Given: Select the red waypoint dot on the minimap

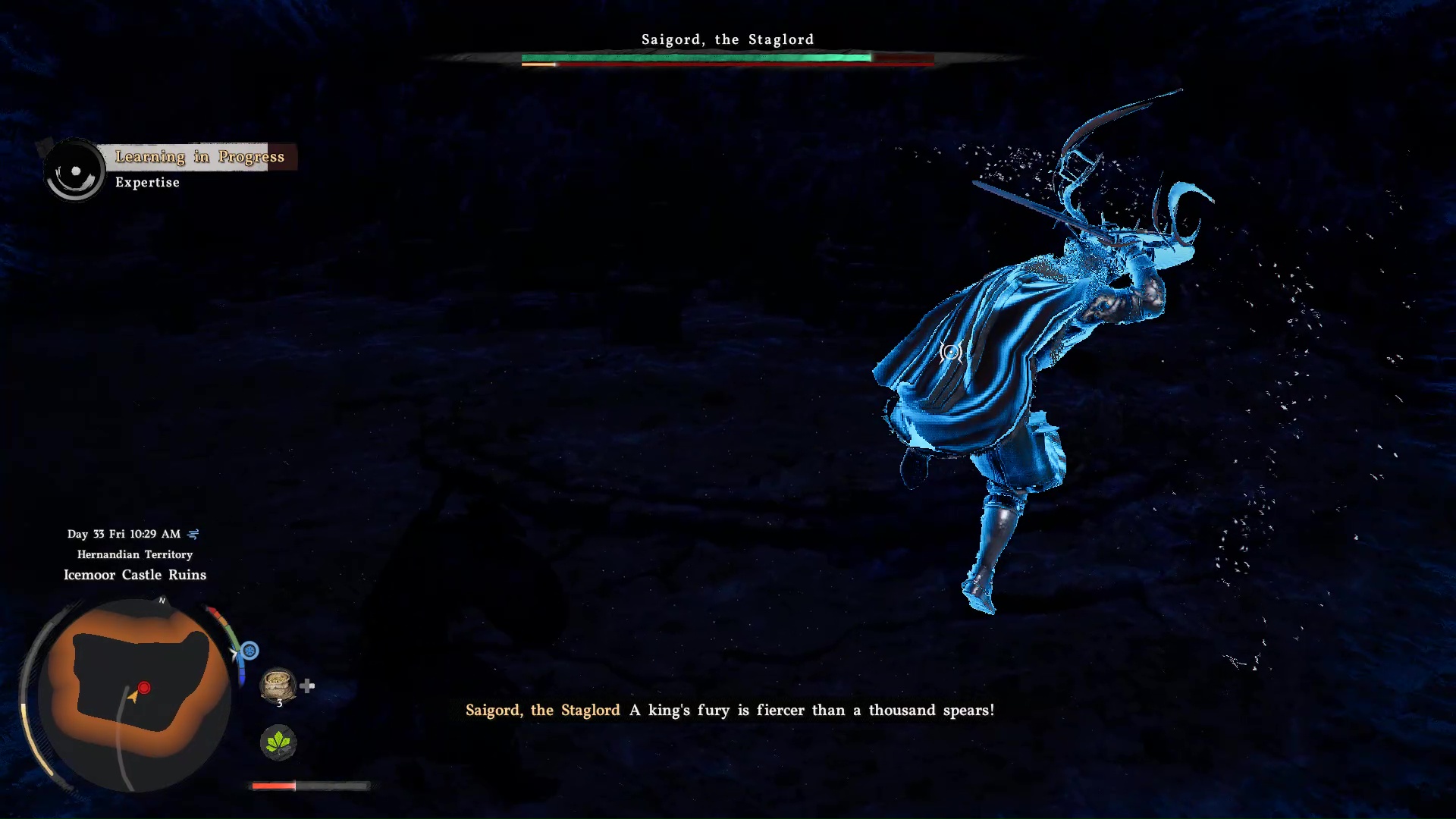Looking at the screenshot, I should (x=144, y=688).
